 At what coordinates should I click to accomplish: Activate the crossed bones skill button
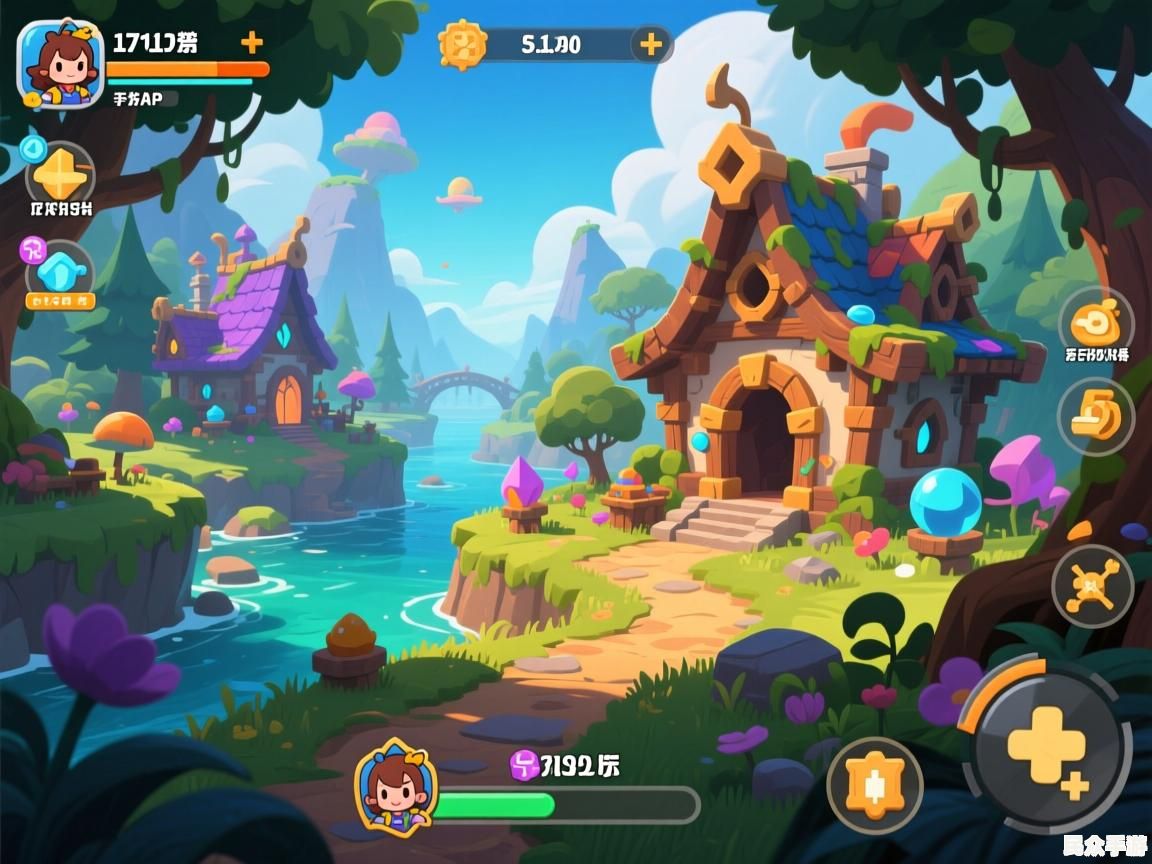click(1092, 586)
